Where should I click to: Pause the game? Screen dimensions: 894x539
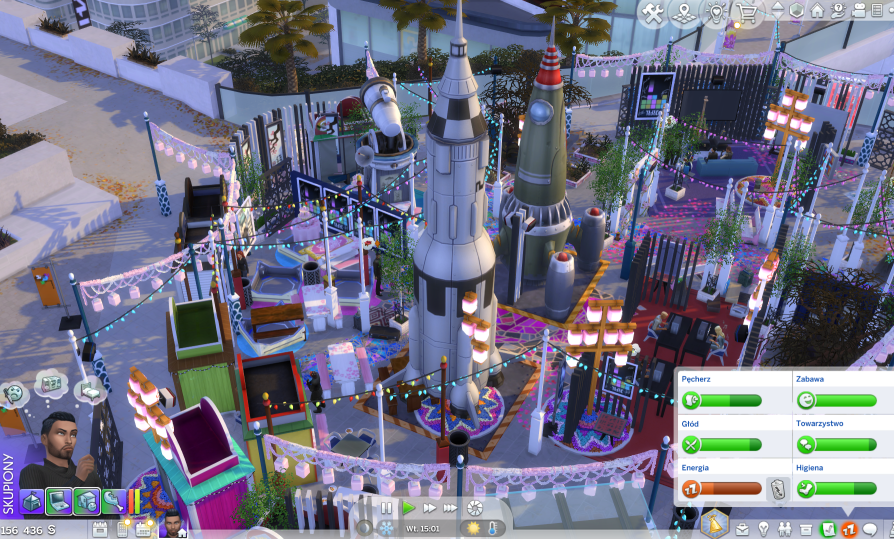click(x=386, y=508)
